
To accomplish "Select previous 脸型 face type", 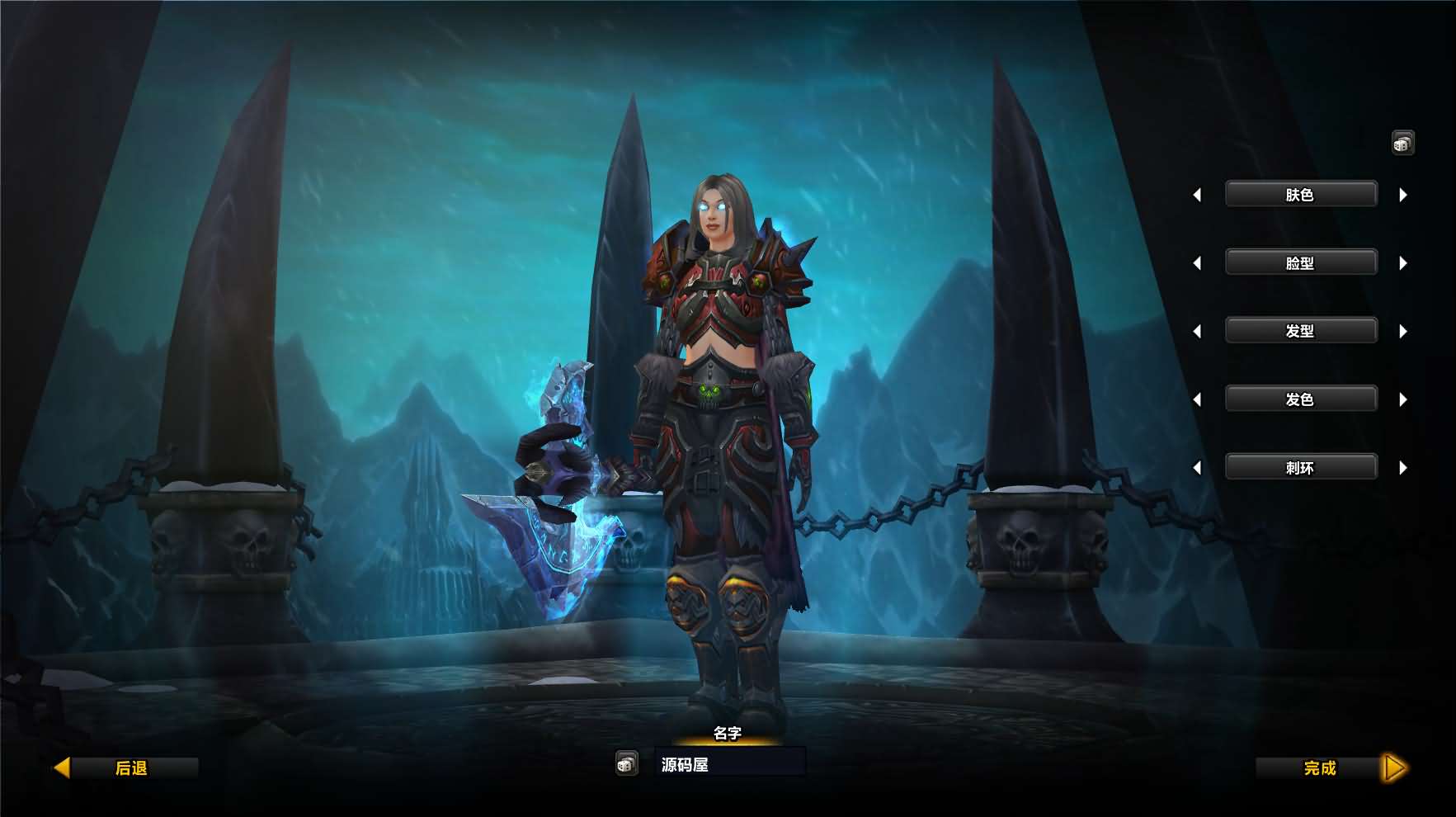I will pos(1197,263).
